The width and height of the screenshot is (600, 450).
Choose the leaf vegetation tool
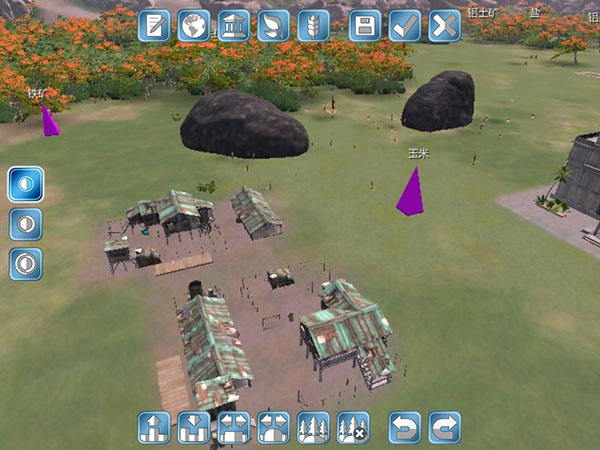[273, 26]
